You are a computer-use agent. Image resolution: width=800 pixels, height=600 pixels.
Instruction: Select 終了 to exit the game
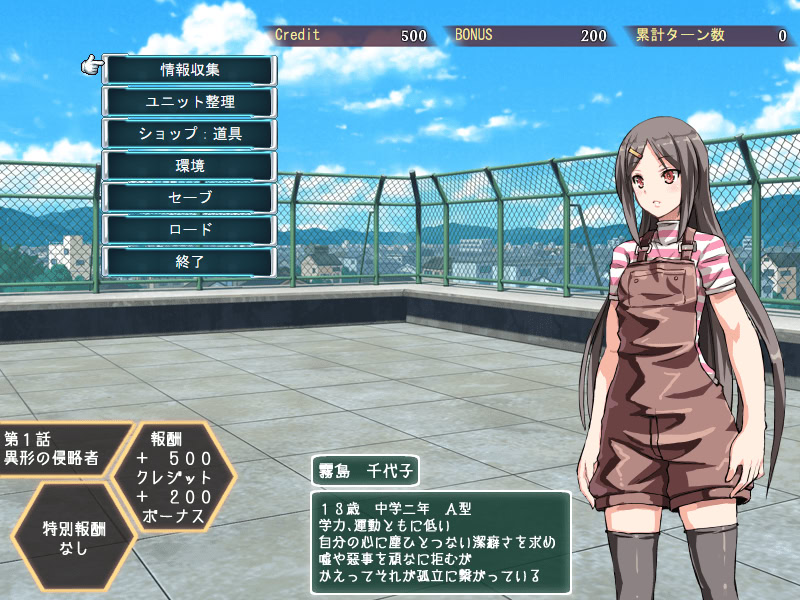tap(189, 262)
